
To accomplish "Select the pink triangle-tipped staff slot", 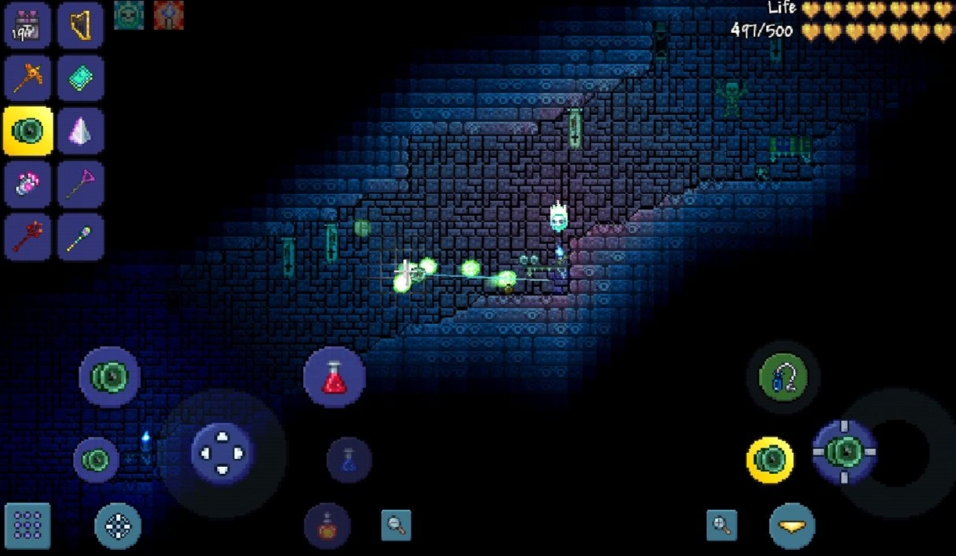I will (81, 184).
